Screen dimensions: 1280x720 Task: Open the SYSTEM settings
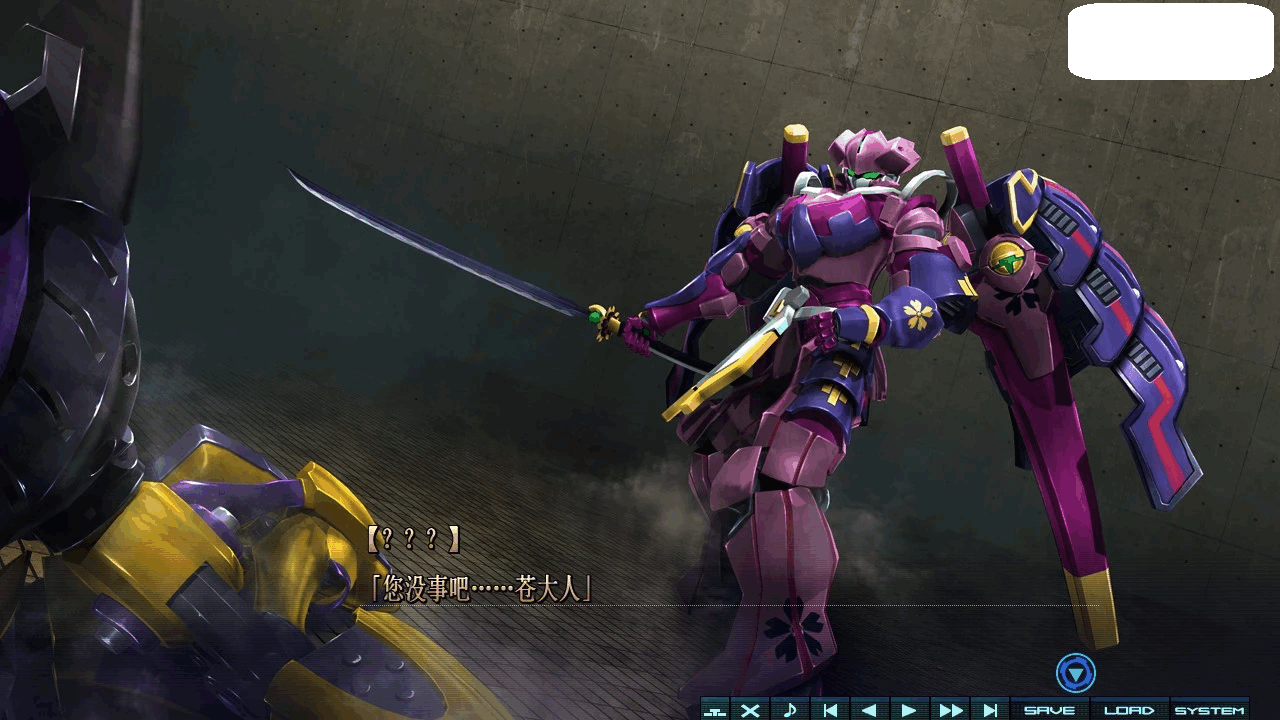click(1209, 709)
